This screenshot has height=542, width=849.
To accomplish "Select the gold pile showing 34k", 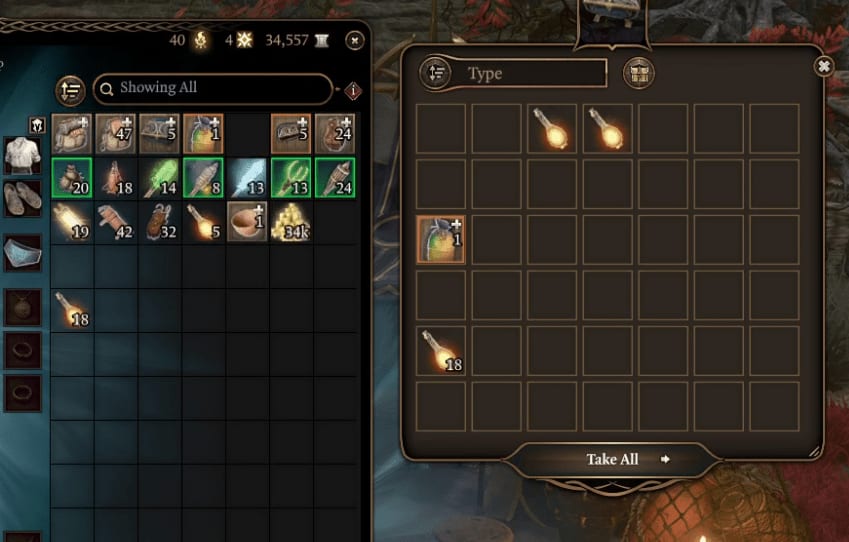I will click(x=291, y=222).
